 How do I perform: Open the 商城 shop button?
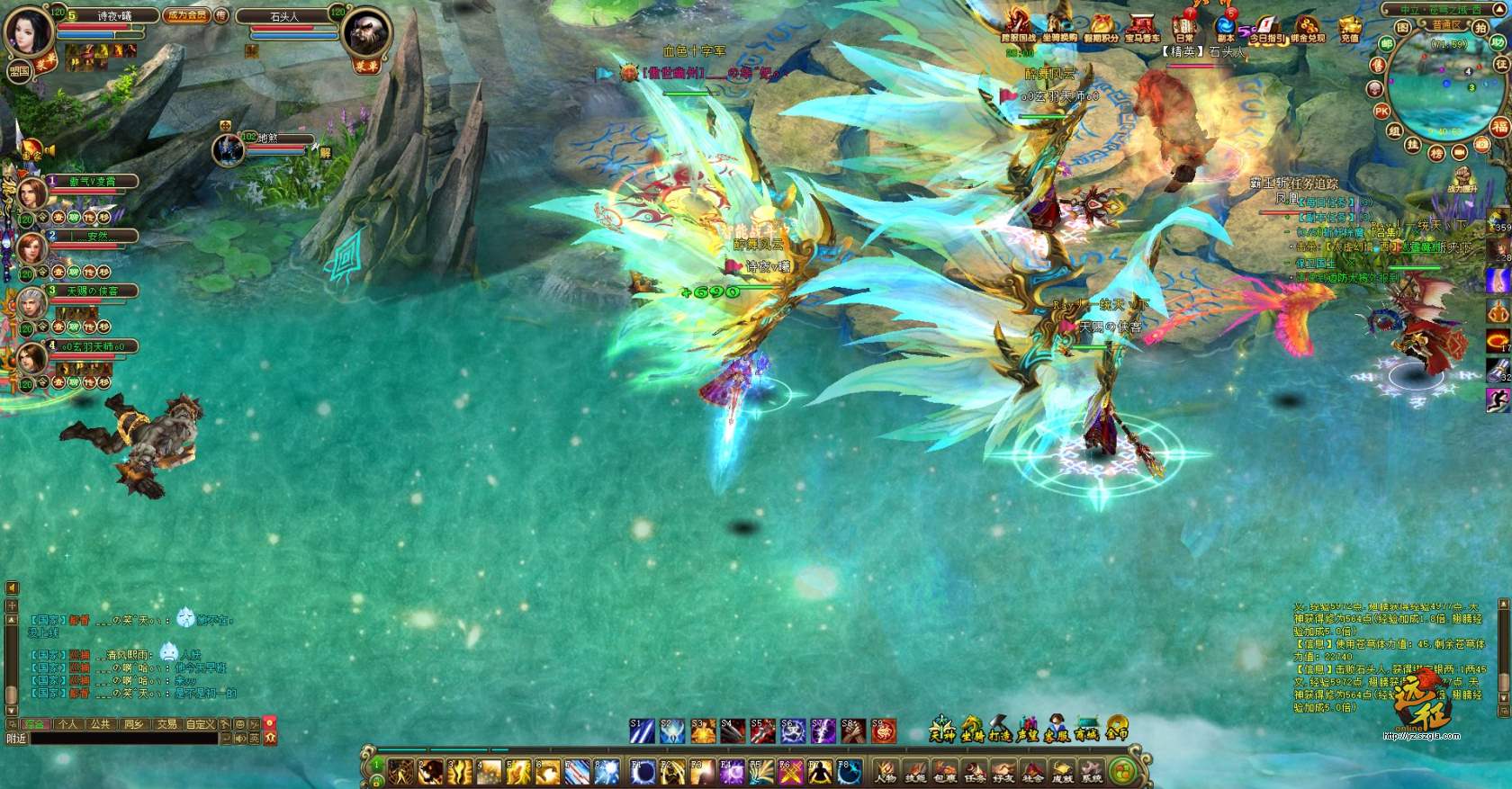[x=1086, y=729]
